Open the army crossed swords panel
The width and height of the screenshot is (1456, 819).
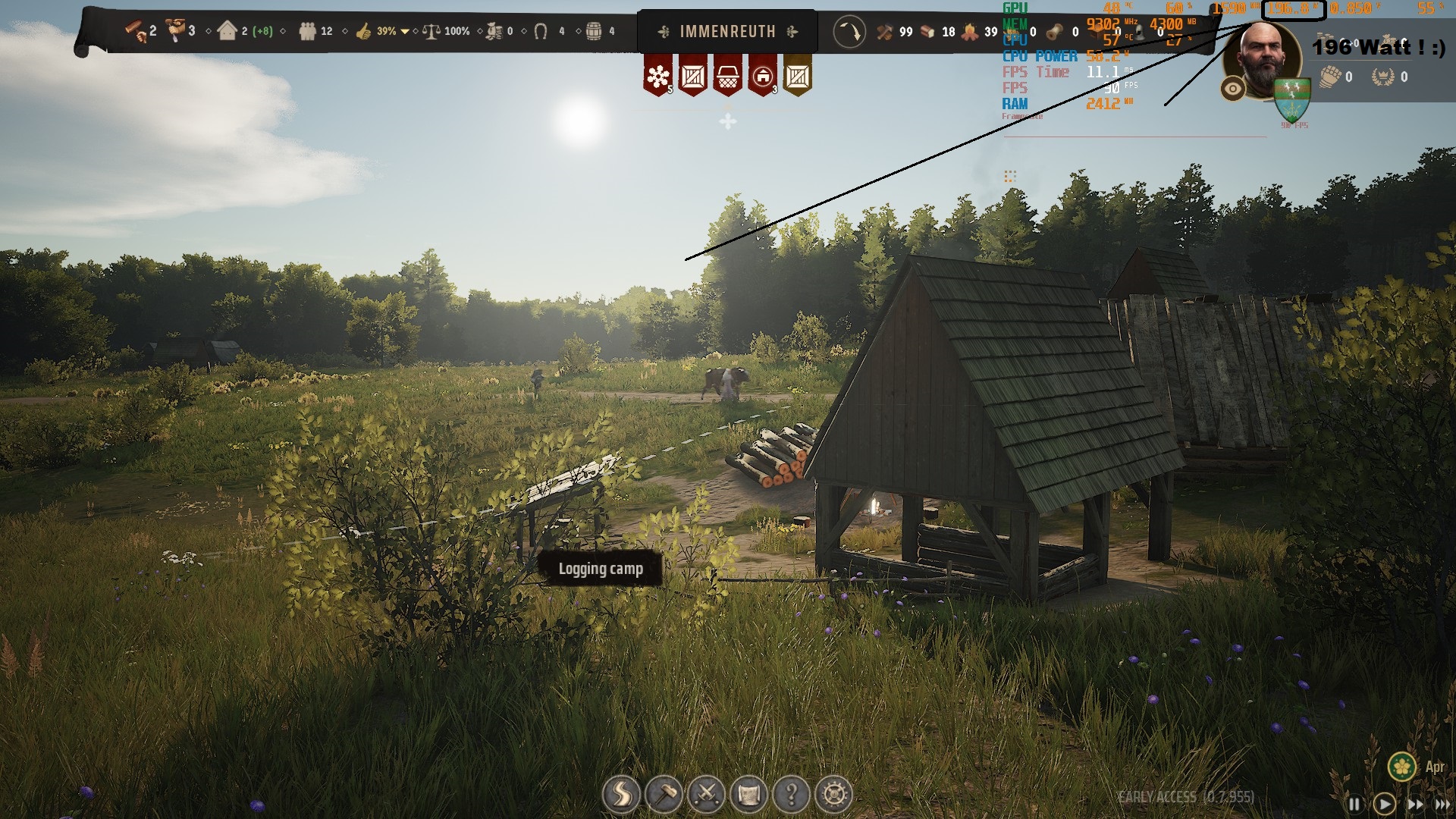(x=706, y=795)
